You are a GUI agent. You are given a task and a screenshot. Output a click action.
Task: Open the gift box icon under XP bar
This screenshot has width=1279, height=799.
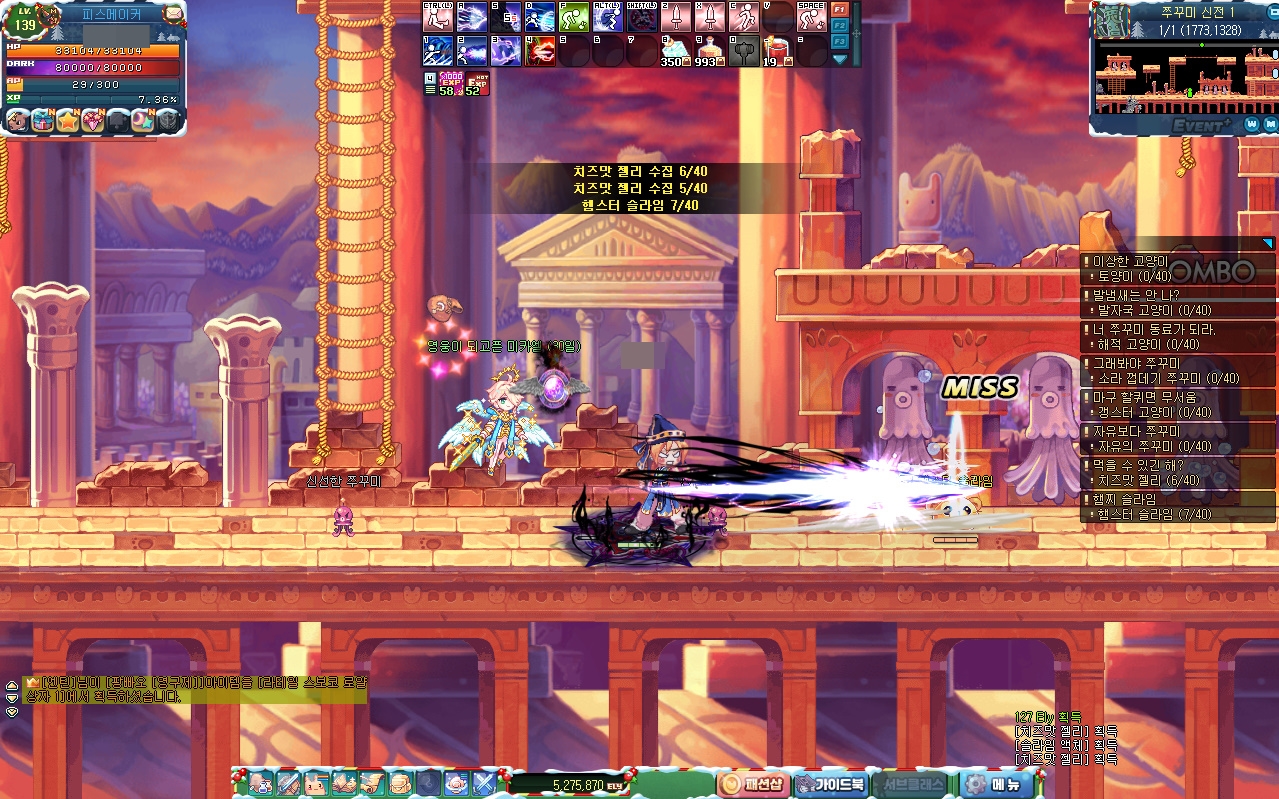click(42, 121)
